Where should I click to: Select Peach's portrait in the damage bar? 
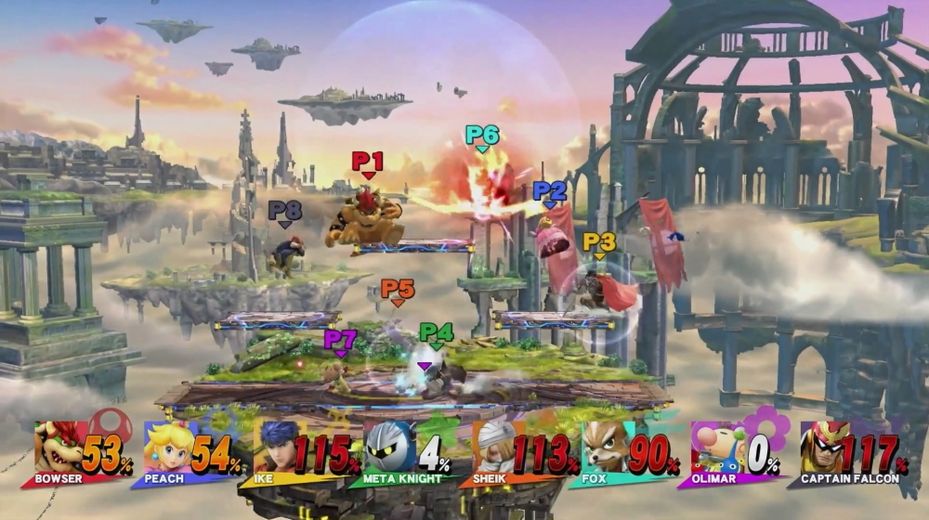coord(167,446)
